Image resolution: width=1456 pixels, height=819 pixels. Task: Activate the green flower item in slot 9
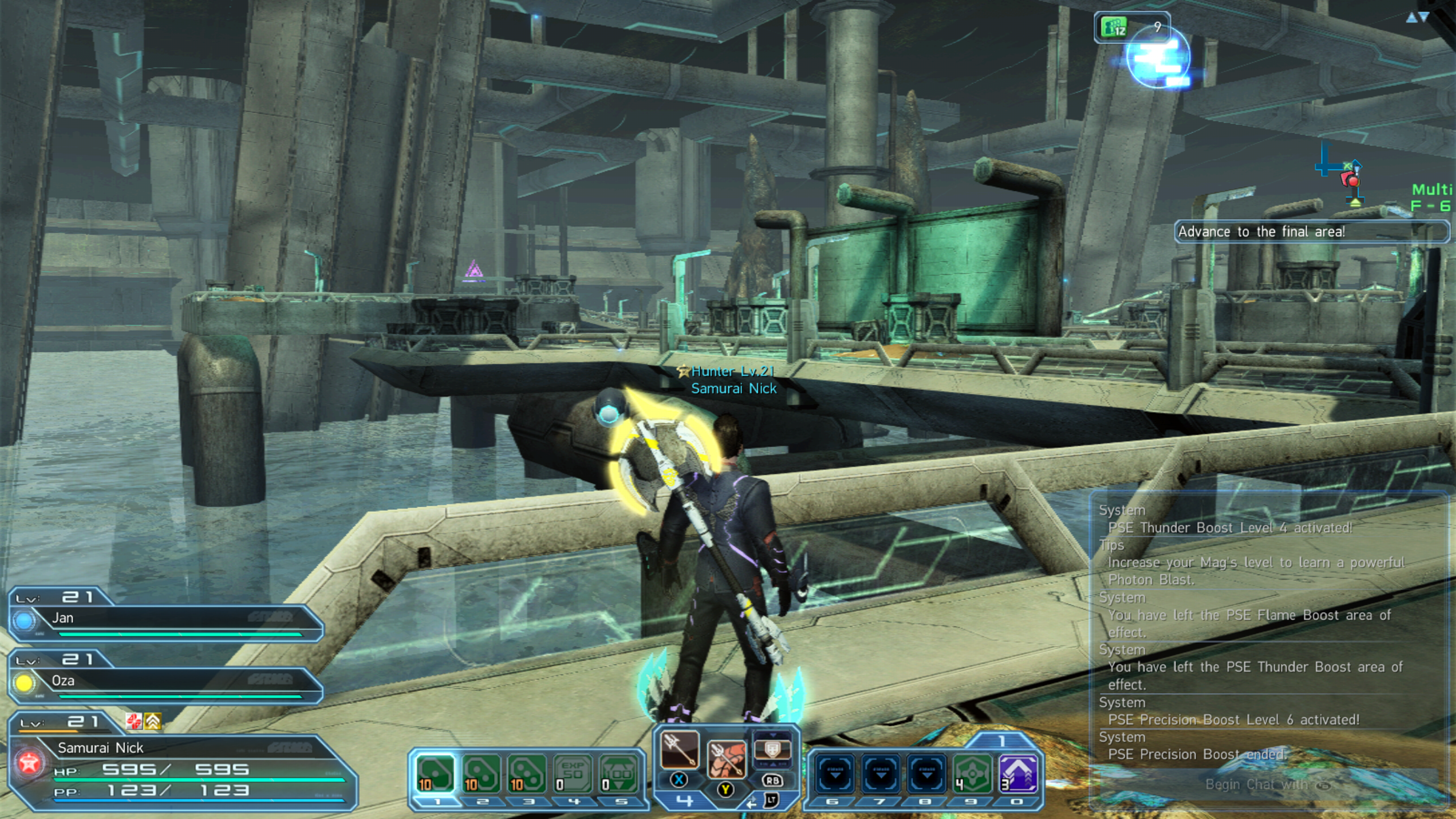(x=972, y=773)
